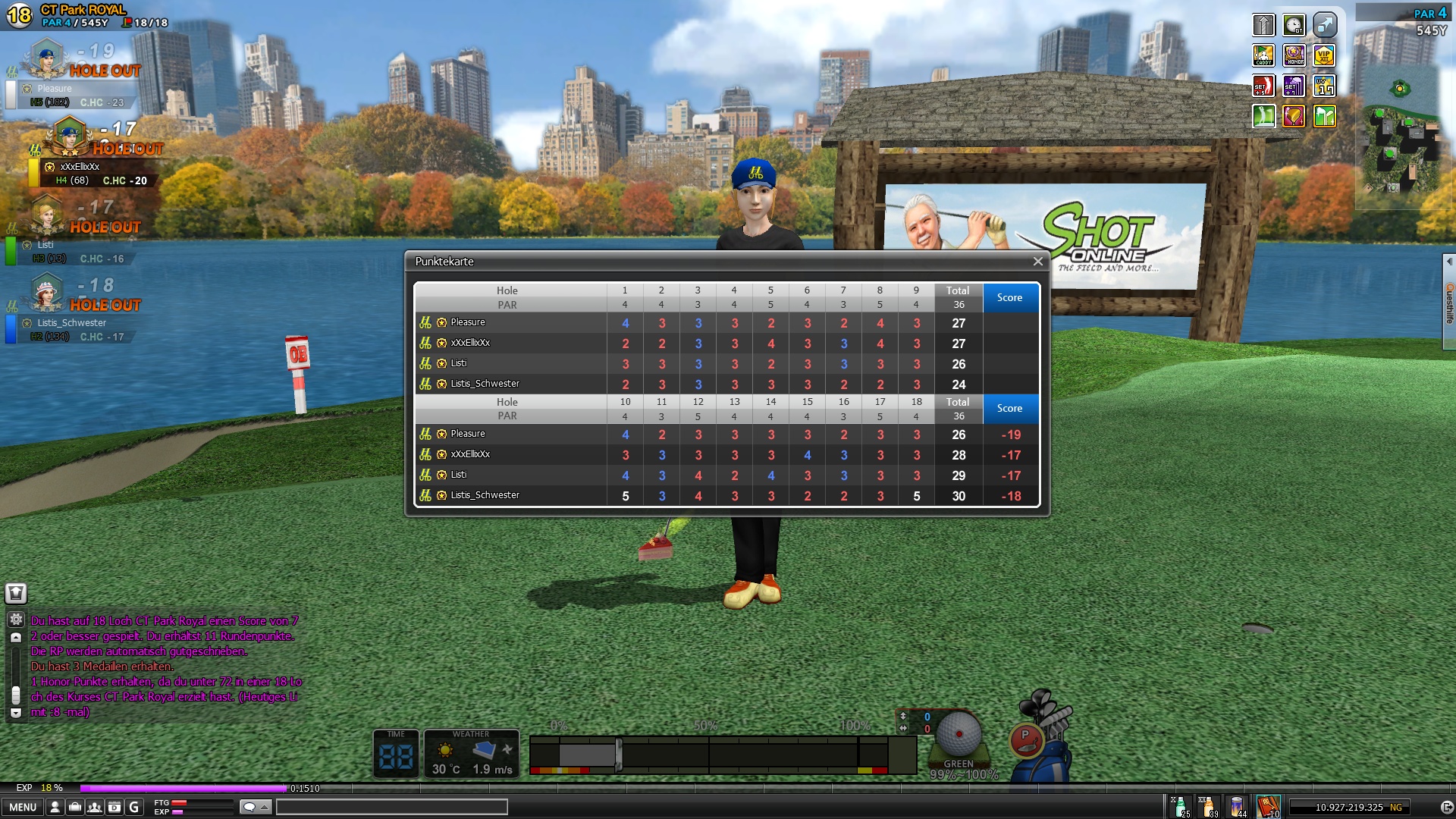Use the green X drink bottle
This screenshot has width=1456, height=819.
[x=1181, y=806]
